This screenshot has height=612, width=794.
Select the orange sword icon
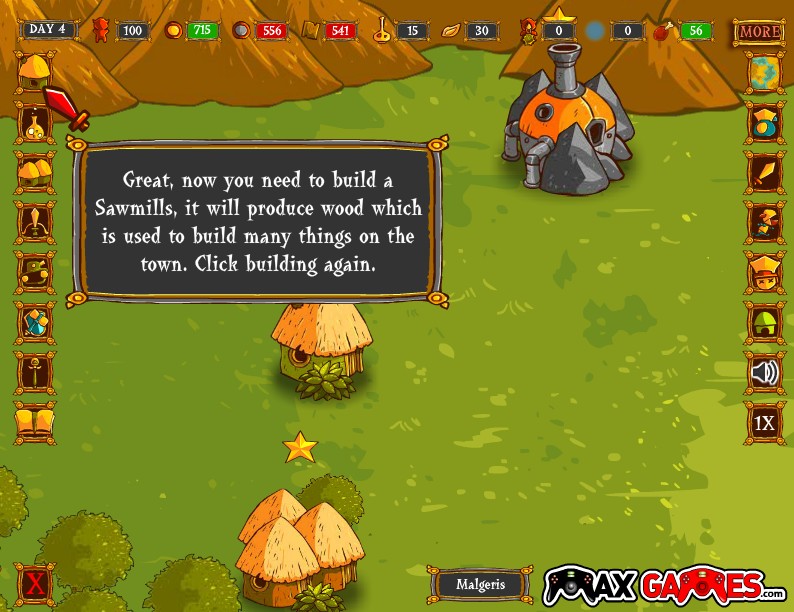(764, 173)
